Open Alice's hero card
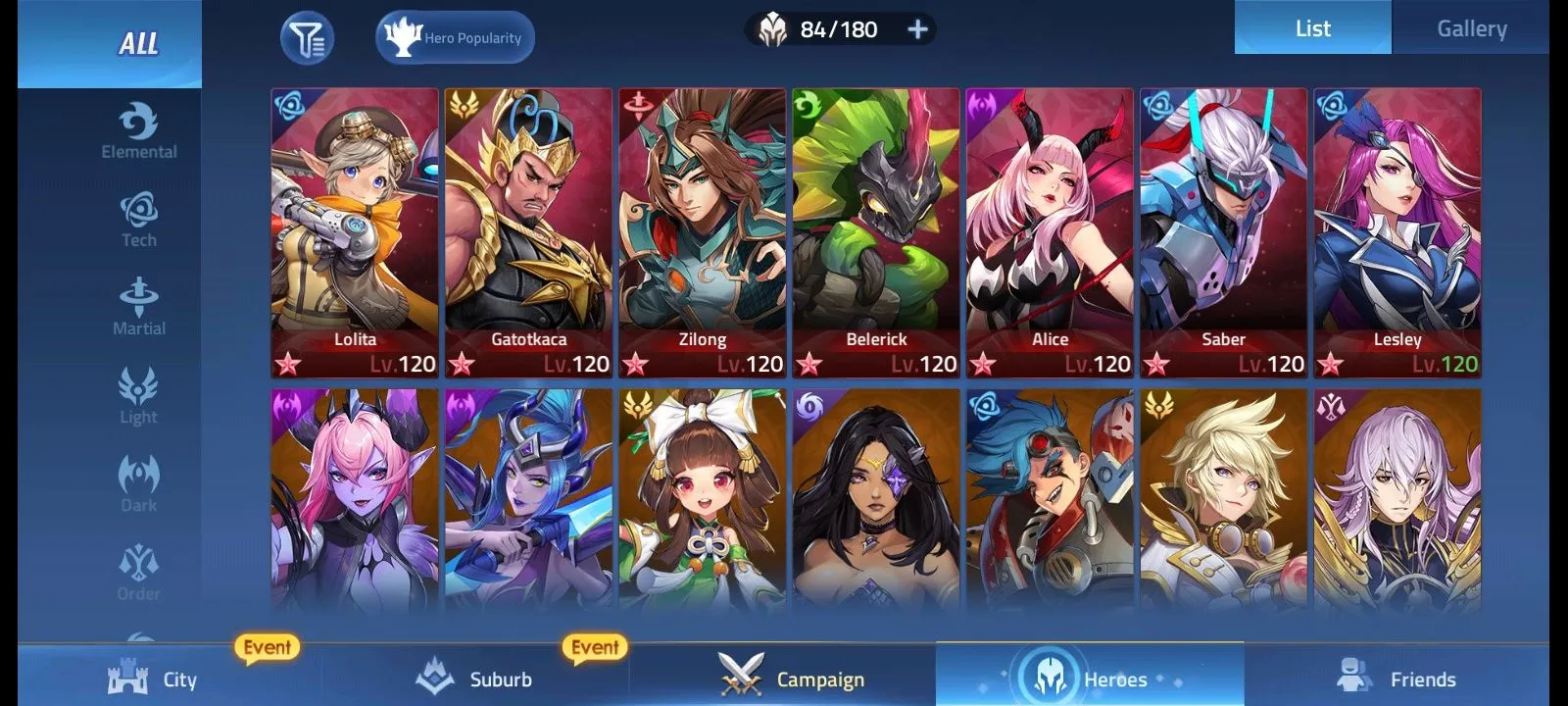Screen dimensions: 1568x706 (x=1050, y=232)
